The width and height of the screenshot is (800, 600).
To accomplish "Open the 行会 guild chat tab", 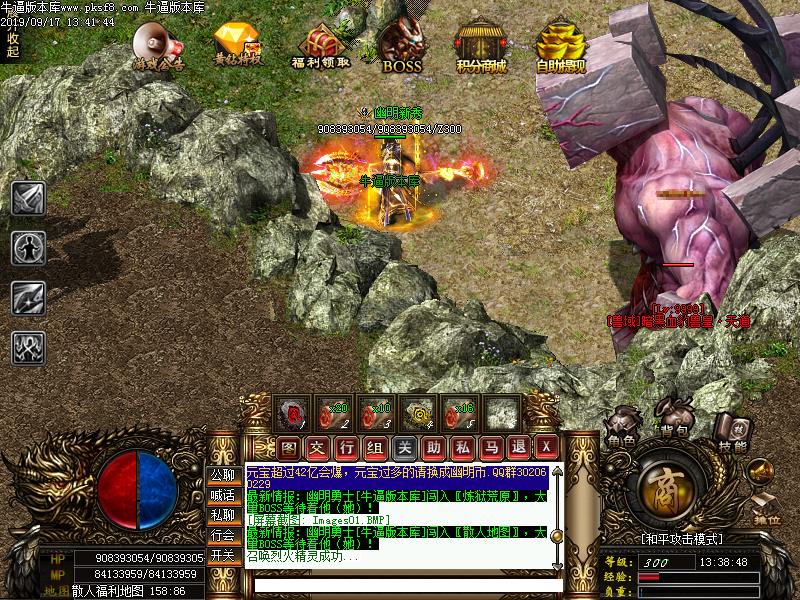I will tap(222, 535).
